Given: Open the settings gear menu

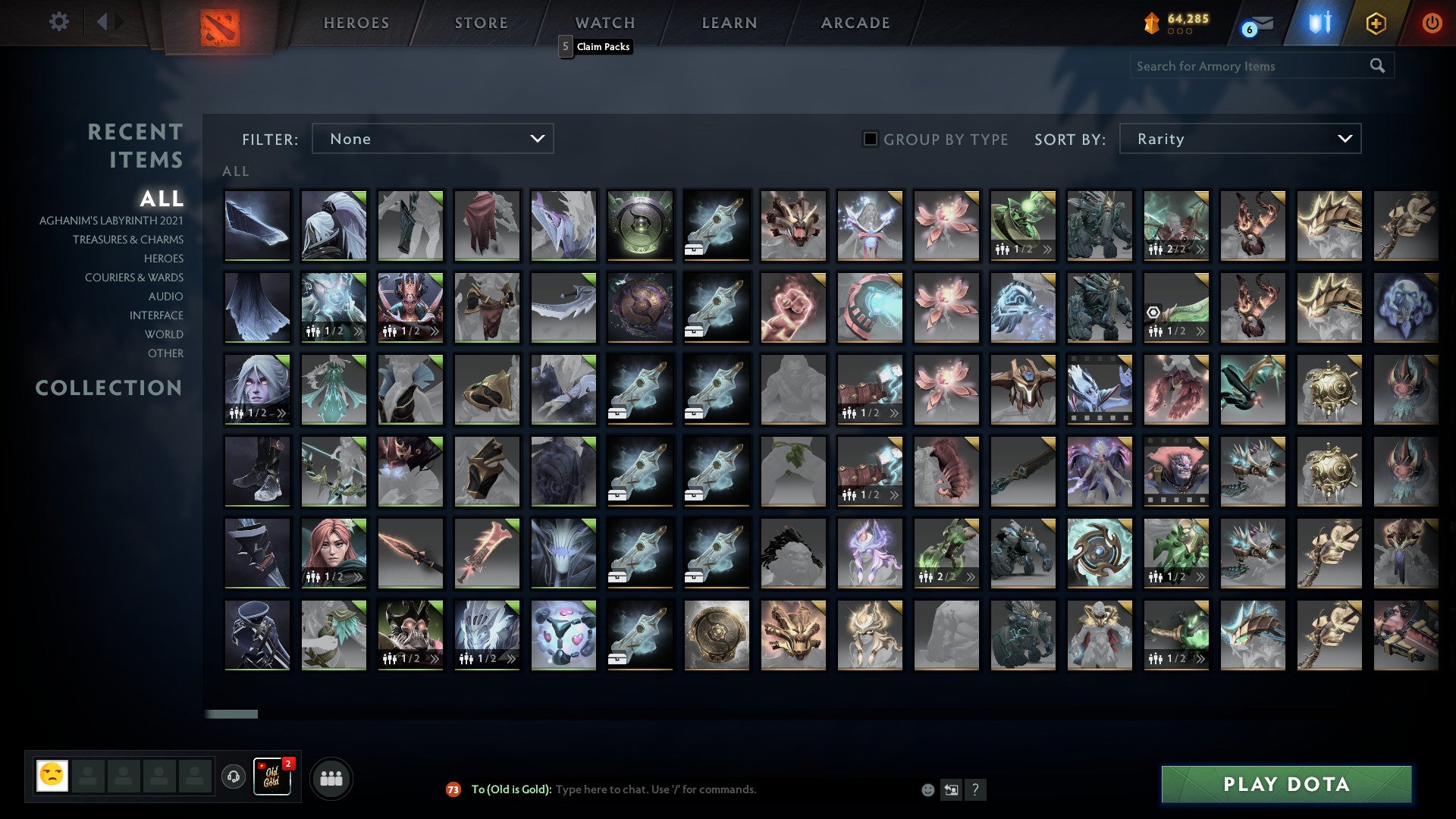Looking at the screenshot, I should [x=58, y=22].
